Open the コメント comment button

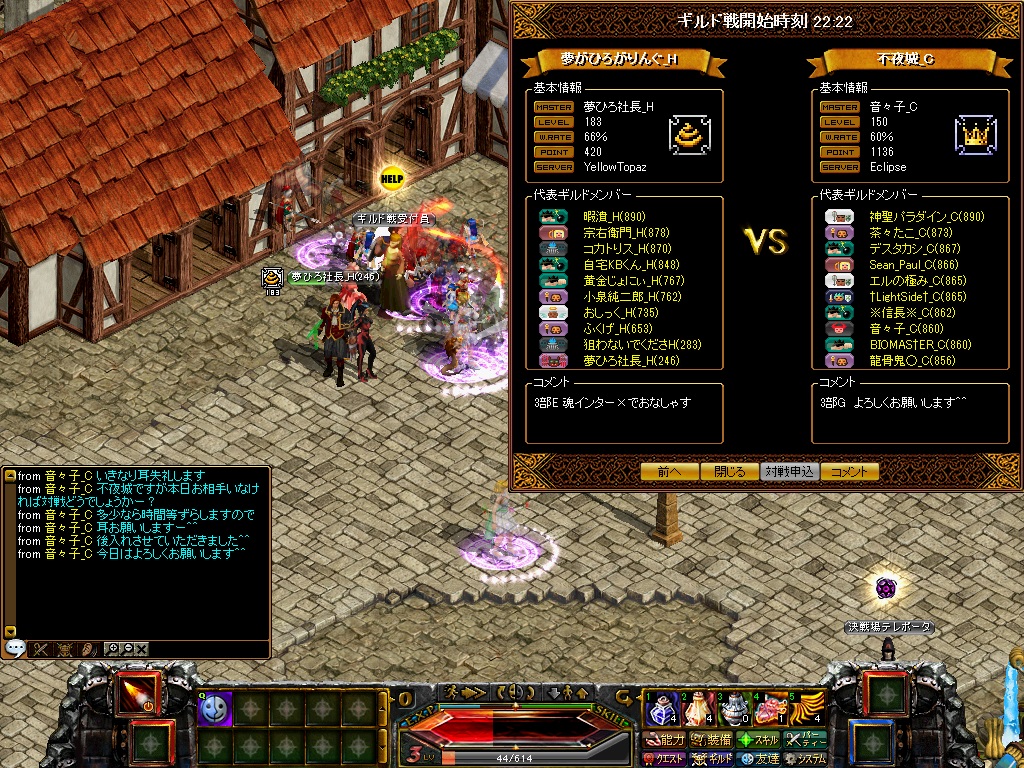(849, 471)
